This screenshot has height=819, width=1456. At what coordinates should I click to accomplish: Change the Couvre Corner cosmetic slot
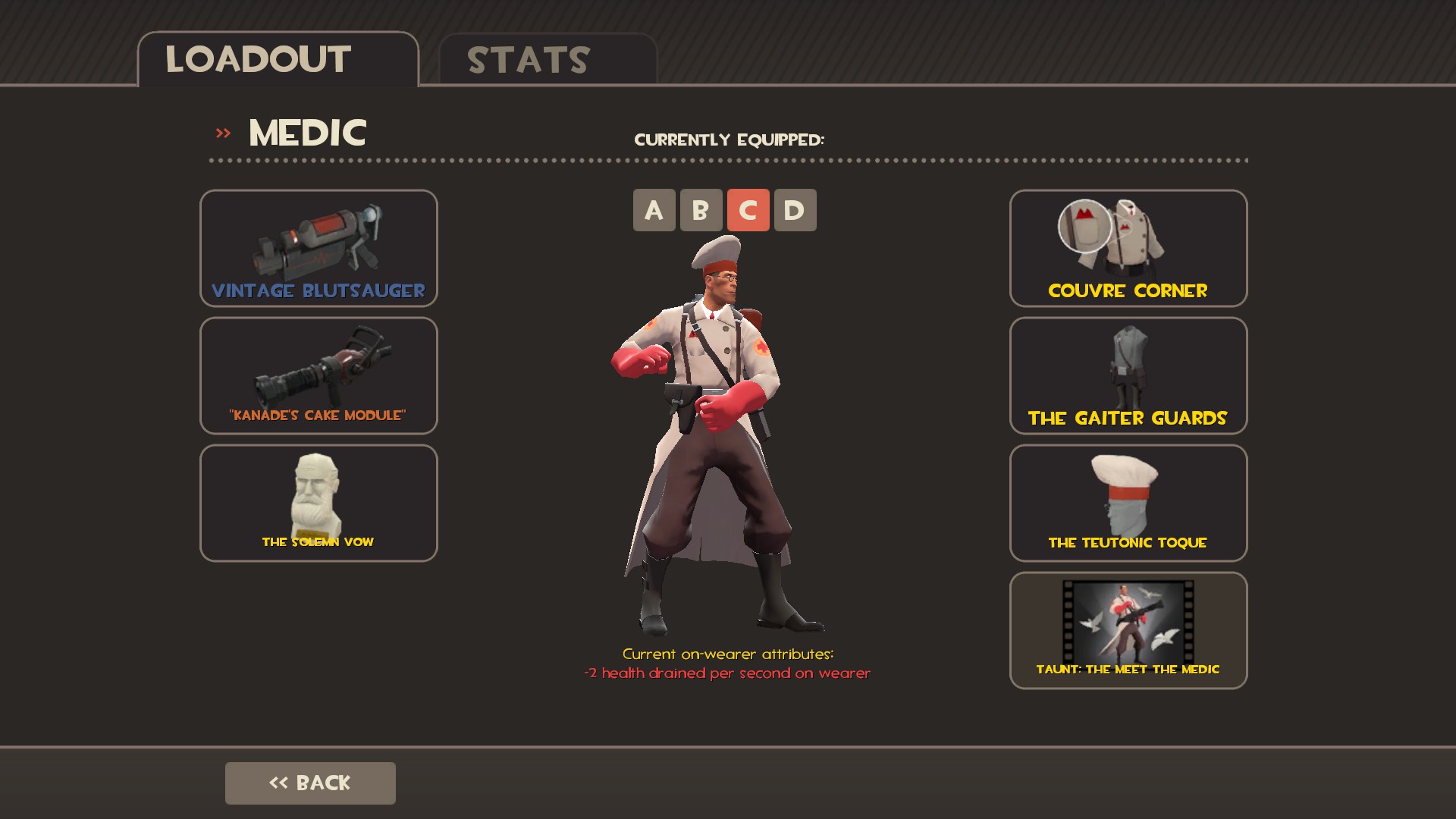coord(1128,248)
